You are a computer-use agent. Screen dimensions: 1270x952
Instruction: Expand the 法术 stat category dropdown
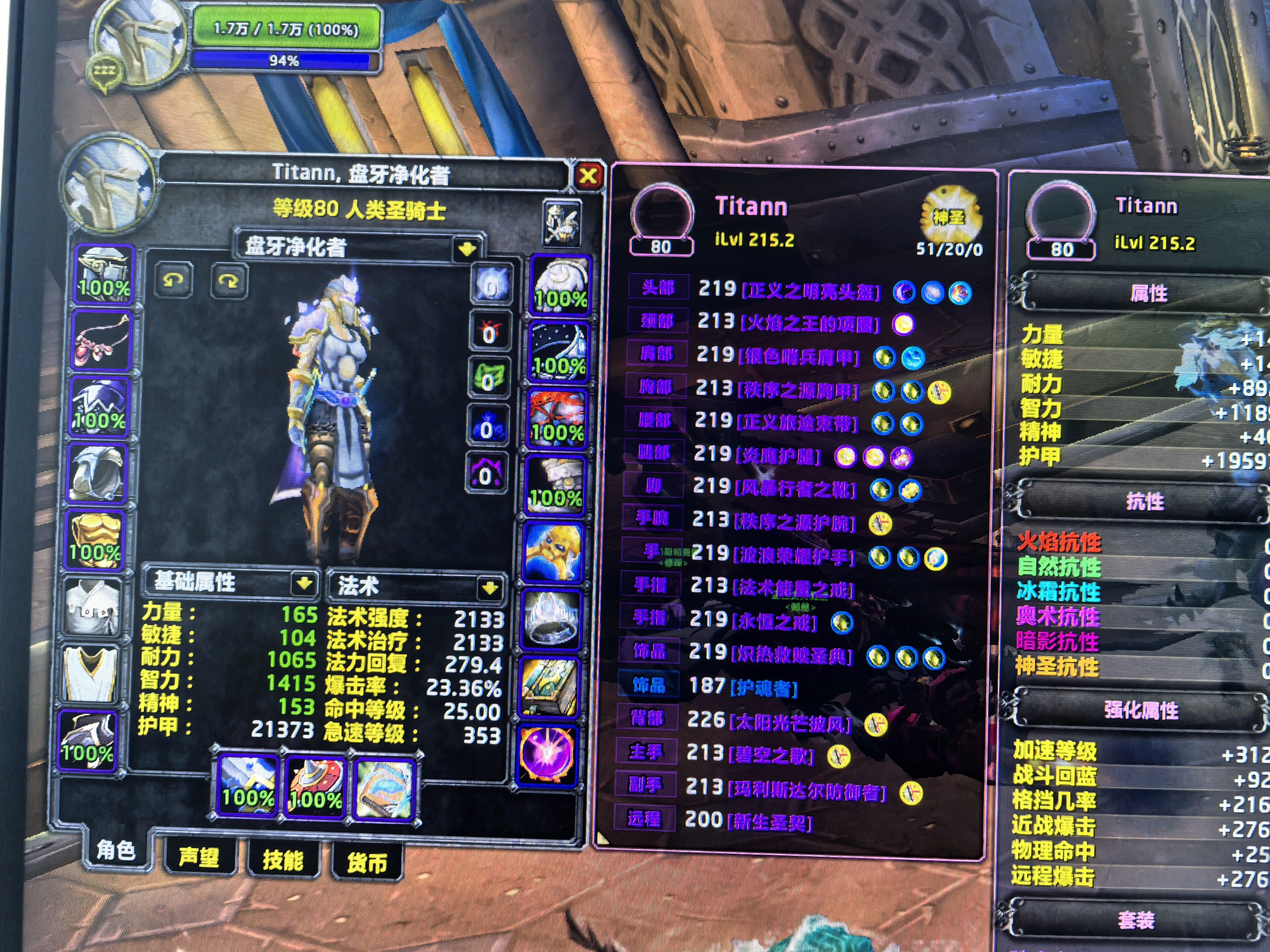pyautogui.click(x=490, y=588)
